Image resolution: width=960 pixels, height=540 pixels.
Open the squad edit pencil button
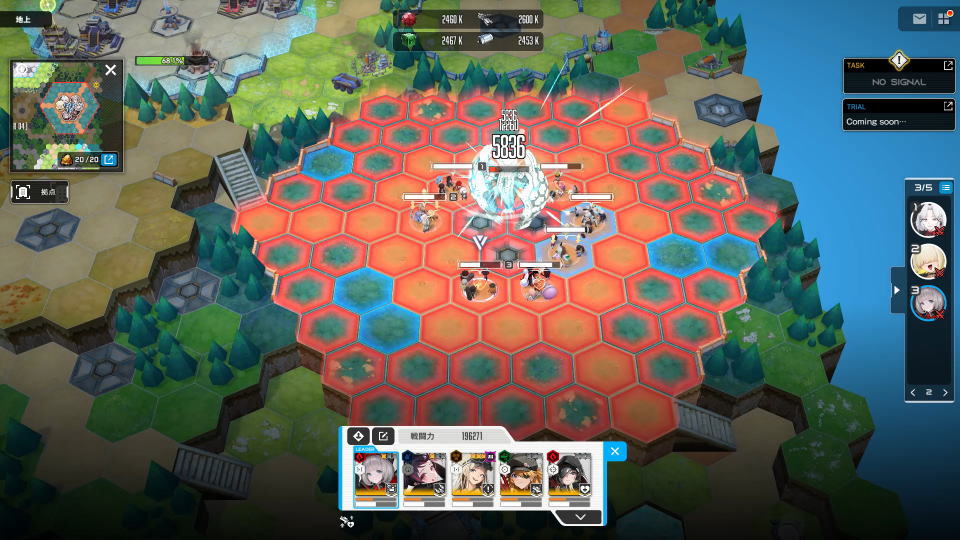(x=382, y=436)
